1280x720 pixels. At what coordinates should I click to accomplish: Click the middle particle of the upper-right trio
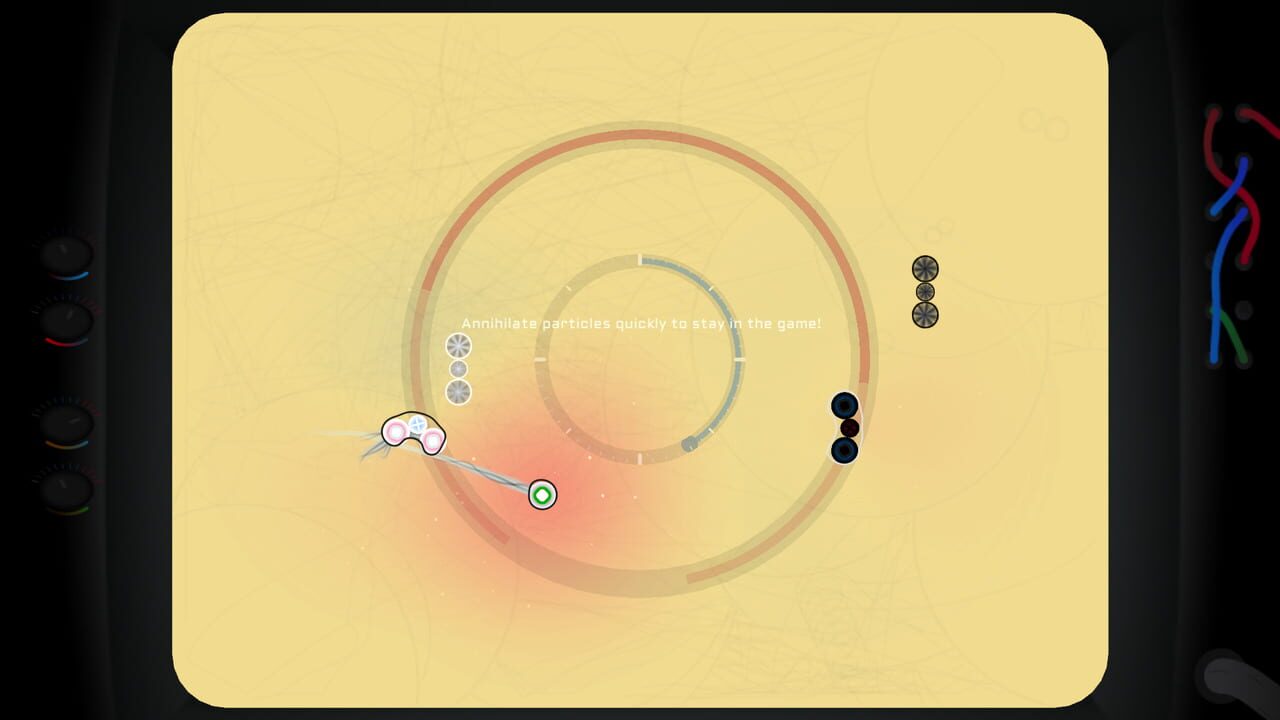[x=925, y=291]
